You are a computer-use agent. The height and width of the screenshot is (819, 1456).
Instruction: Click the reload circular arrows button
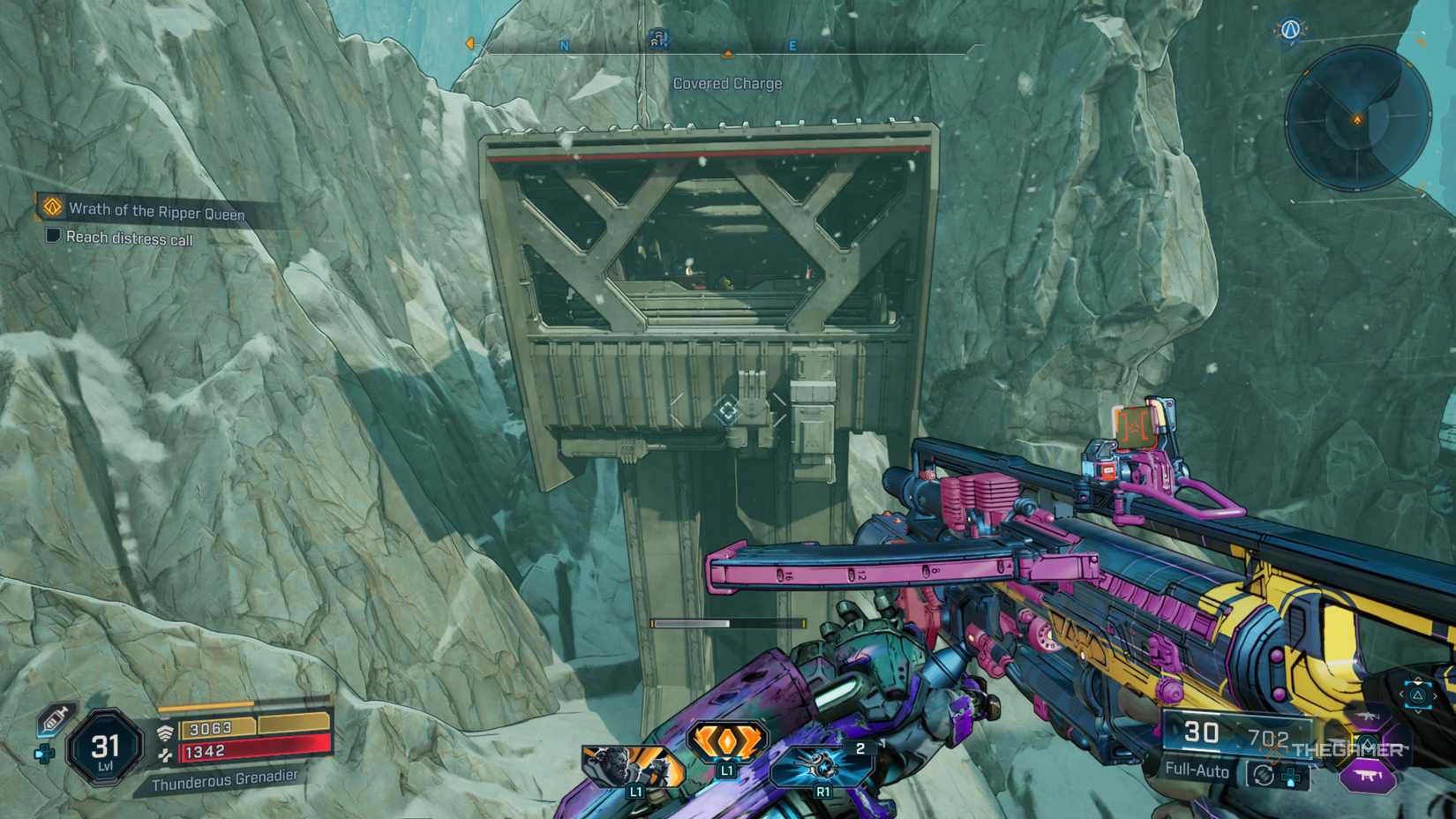1263,774
